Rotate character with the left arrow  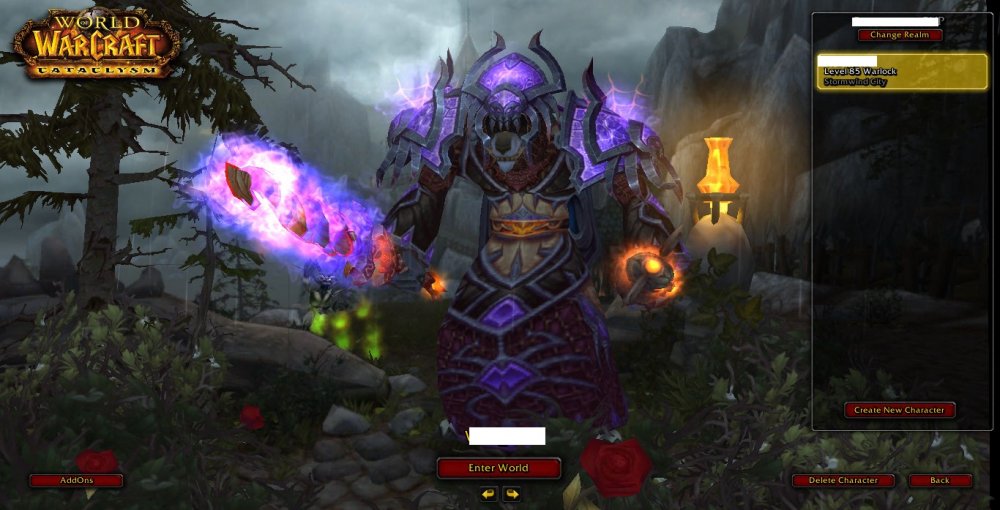click(488, 494)
